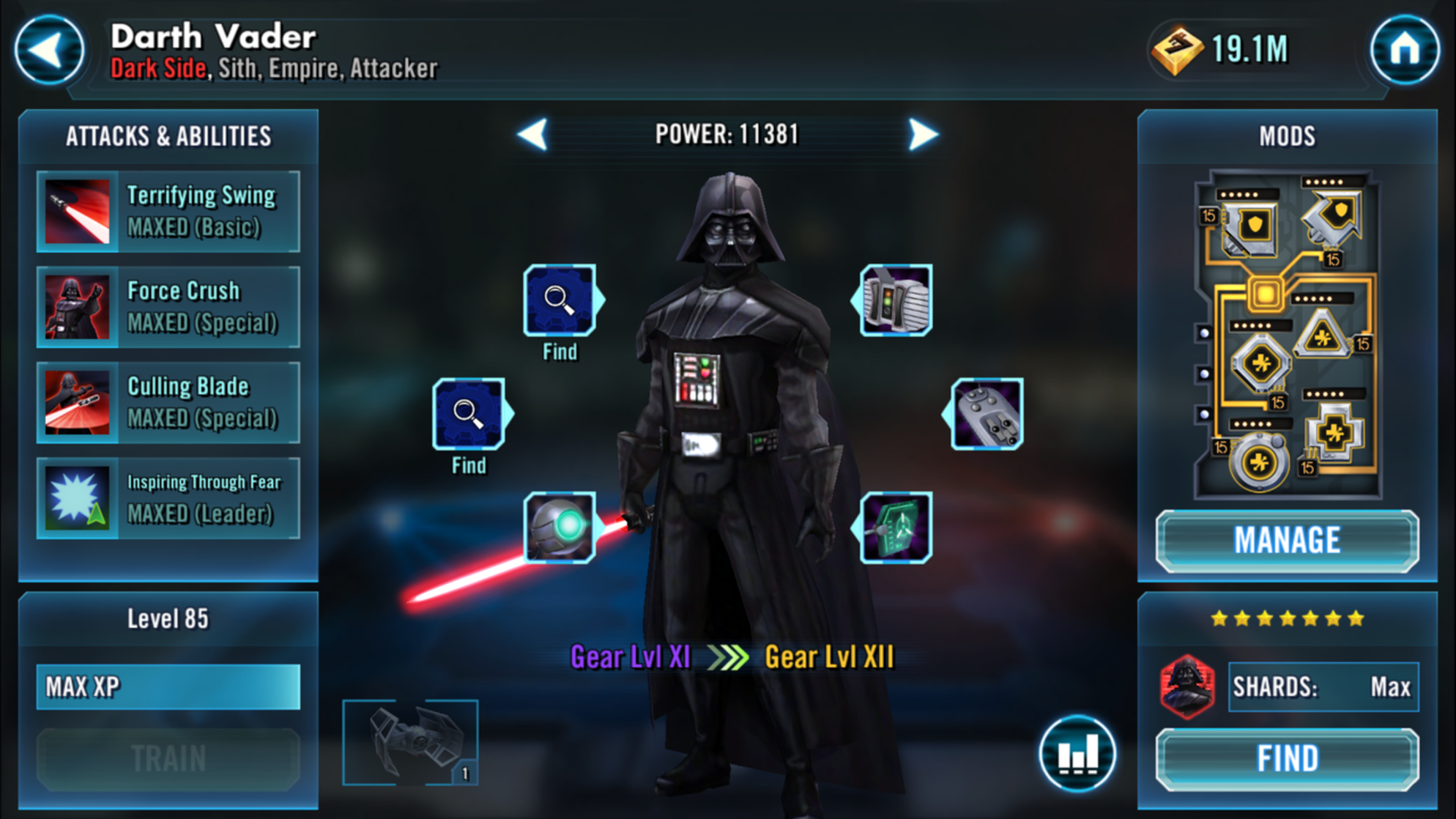Select the Culling Blade special ability
The image size is (1456, 819).
click(x=167, y=401)
